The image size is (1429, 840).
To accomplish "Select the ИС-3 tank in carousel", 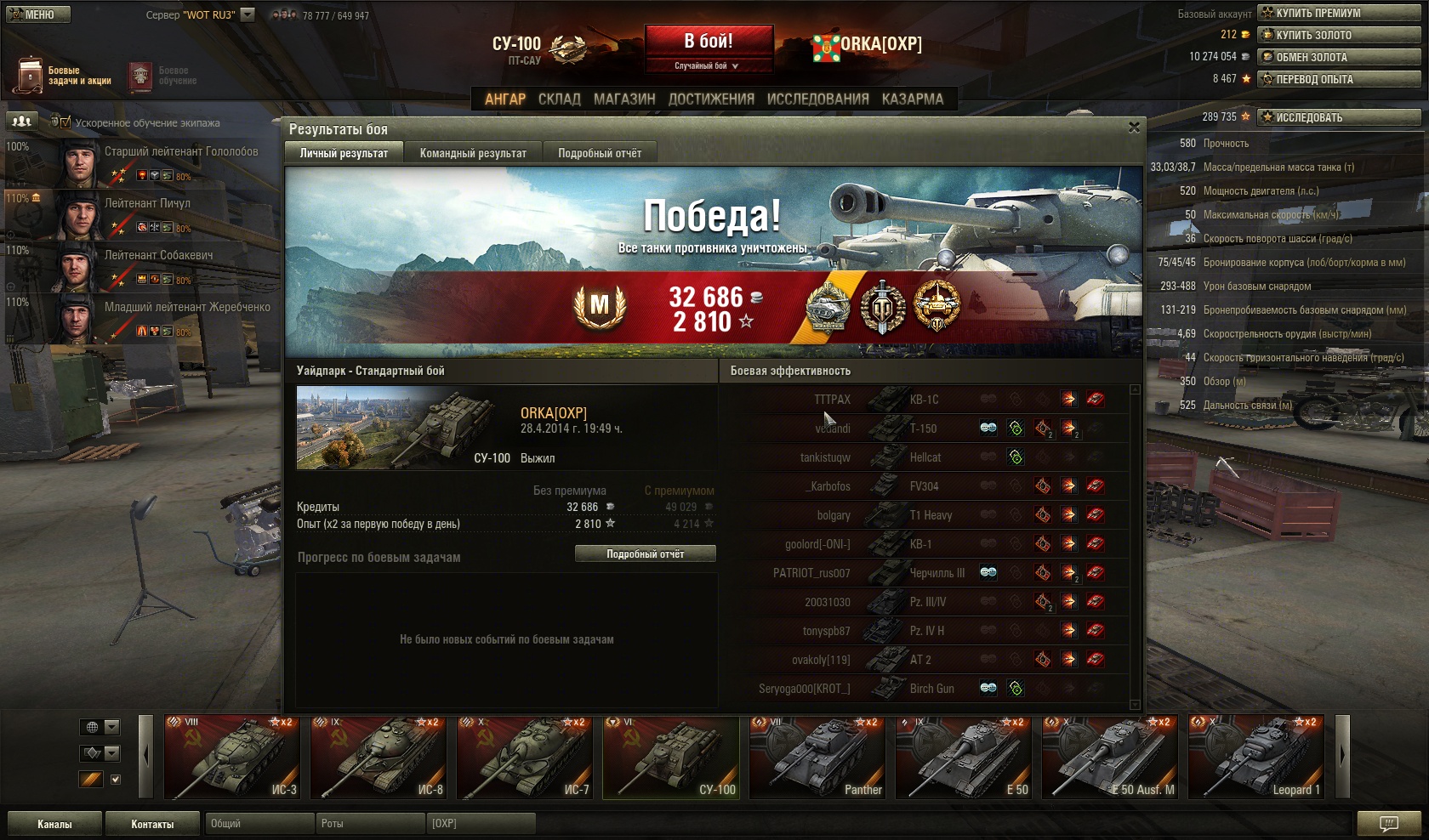I will (x=231, y=758).
